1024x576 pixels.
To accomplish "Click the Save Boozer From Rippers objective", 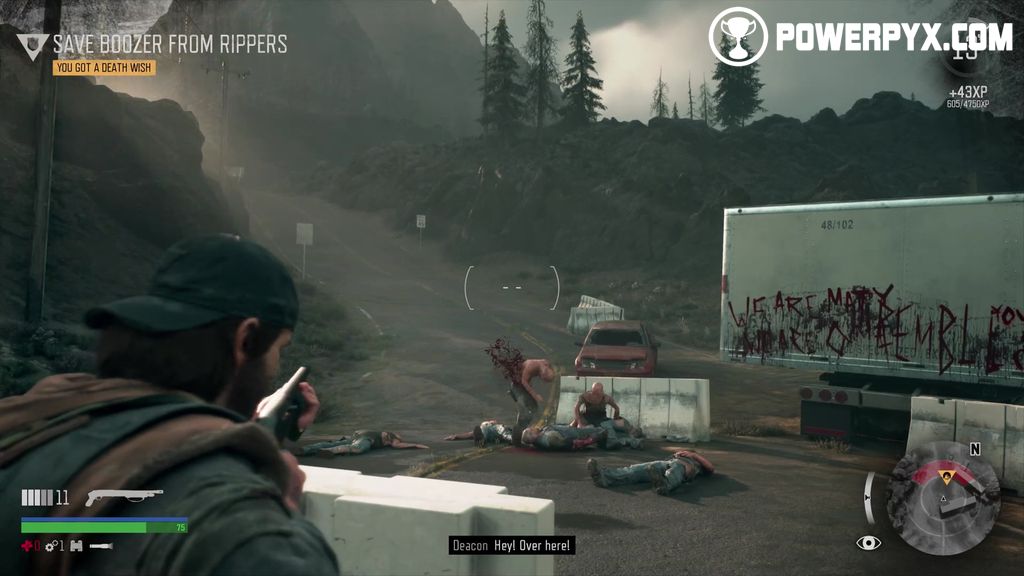I will click(x=170, y=44).
